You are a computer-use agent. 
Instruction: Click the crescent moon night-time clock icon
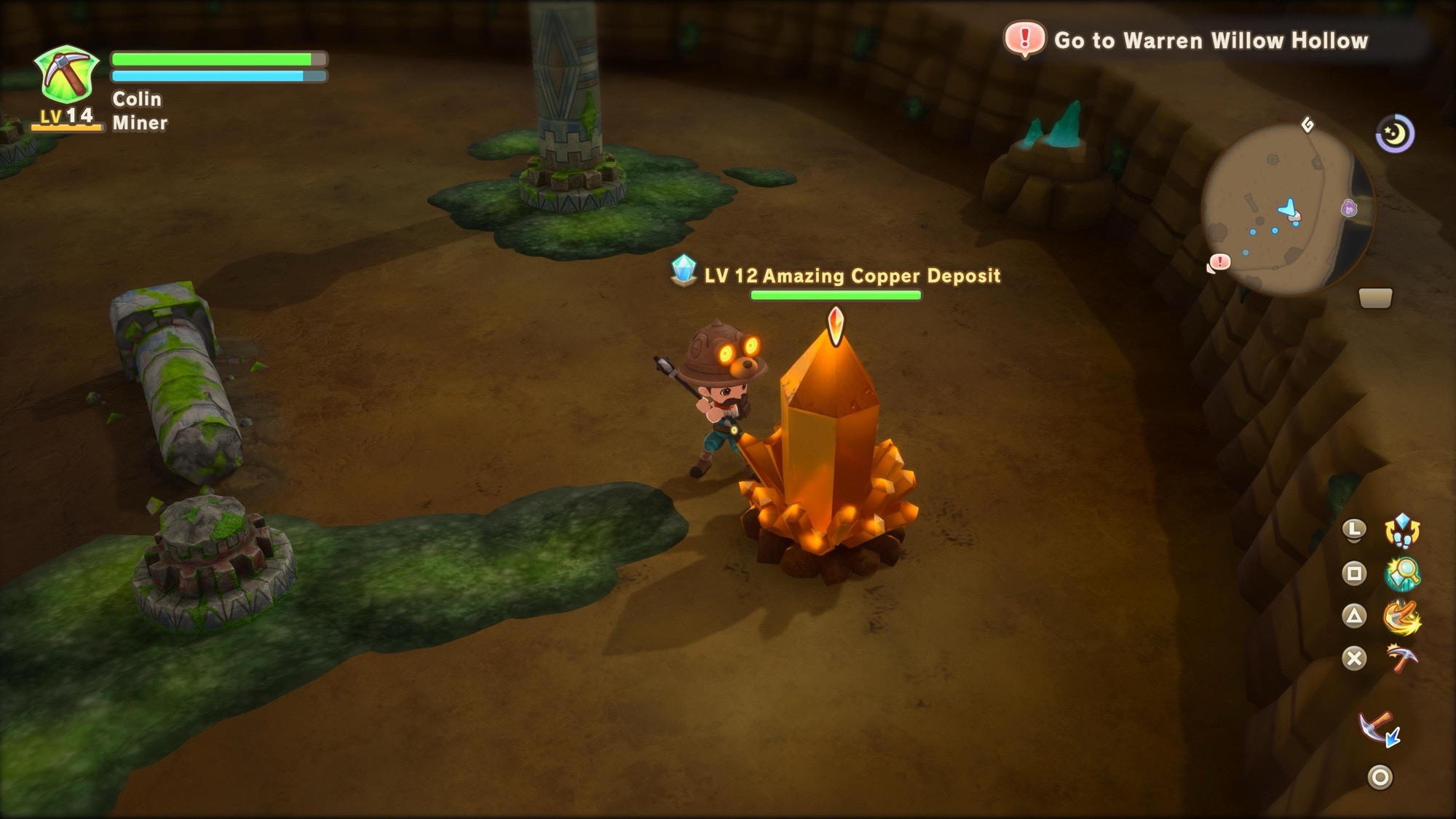(1395, 135)
